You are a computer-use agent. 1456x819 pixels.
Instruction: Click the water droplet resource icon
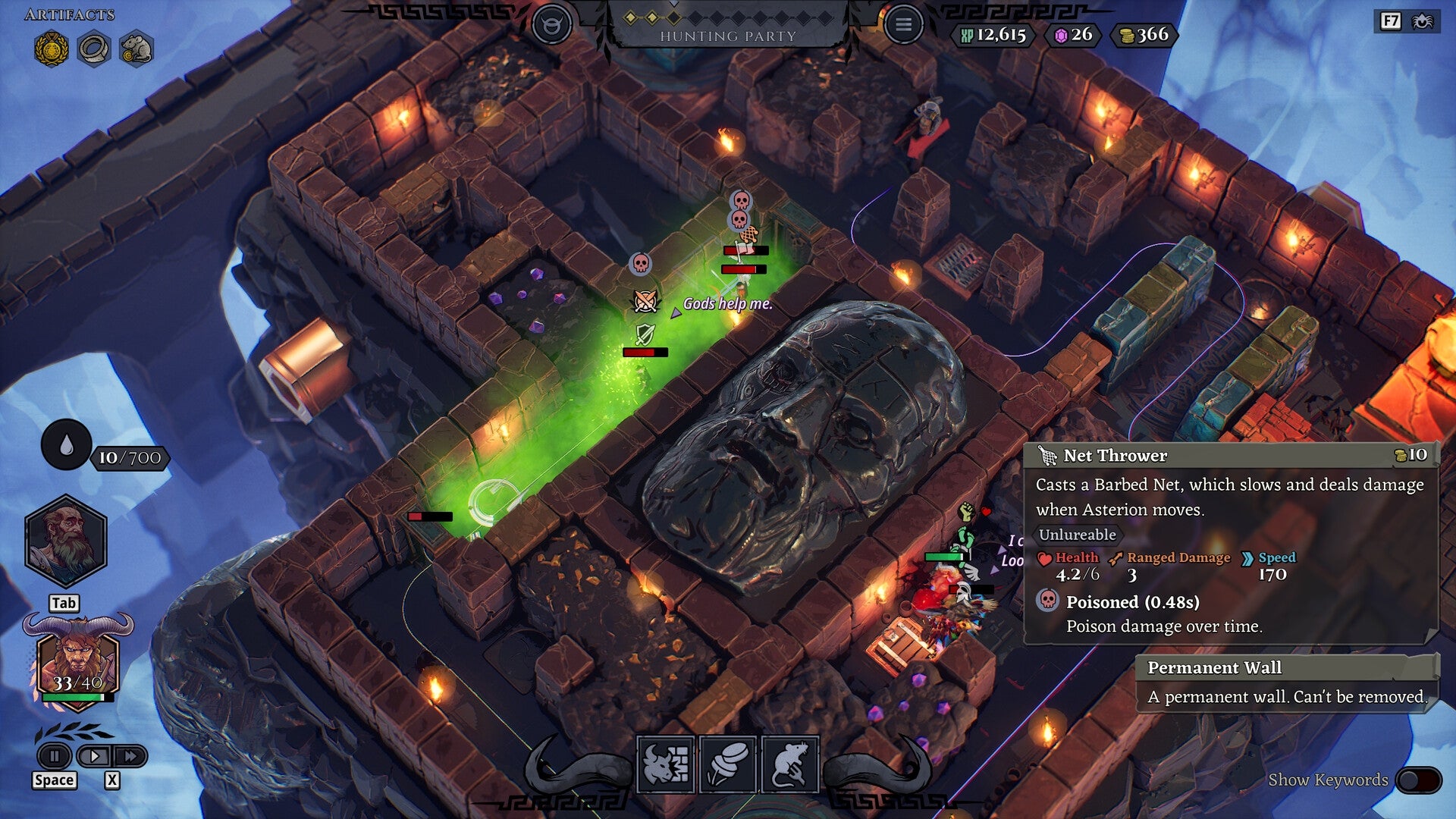[x=66, y=445]
